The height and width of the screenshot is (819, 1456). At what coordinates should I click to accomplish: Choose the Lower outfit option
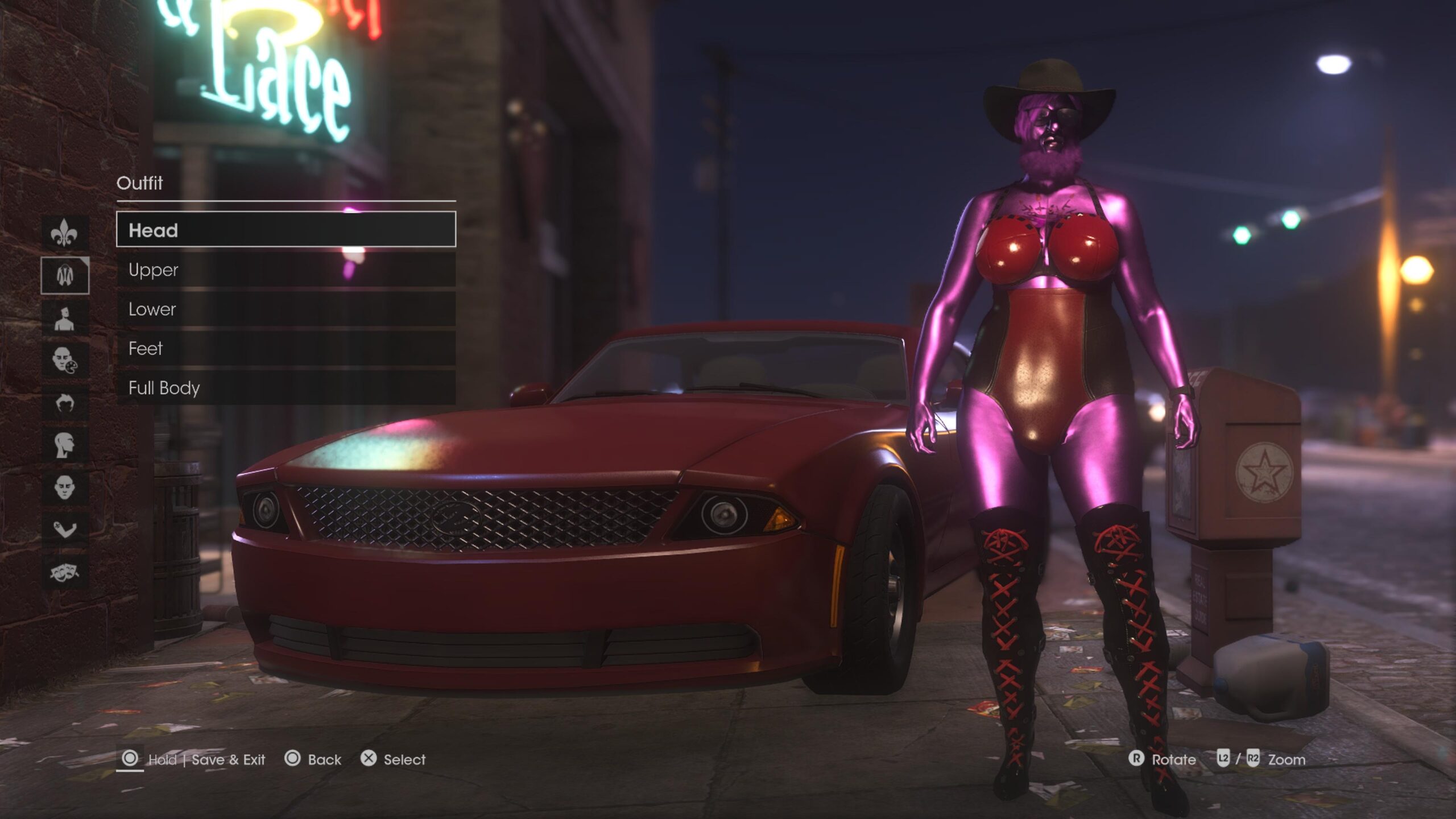tap(286, 309)
